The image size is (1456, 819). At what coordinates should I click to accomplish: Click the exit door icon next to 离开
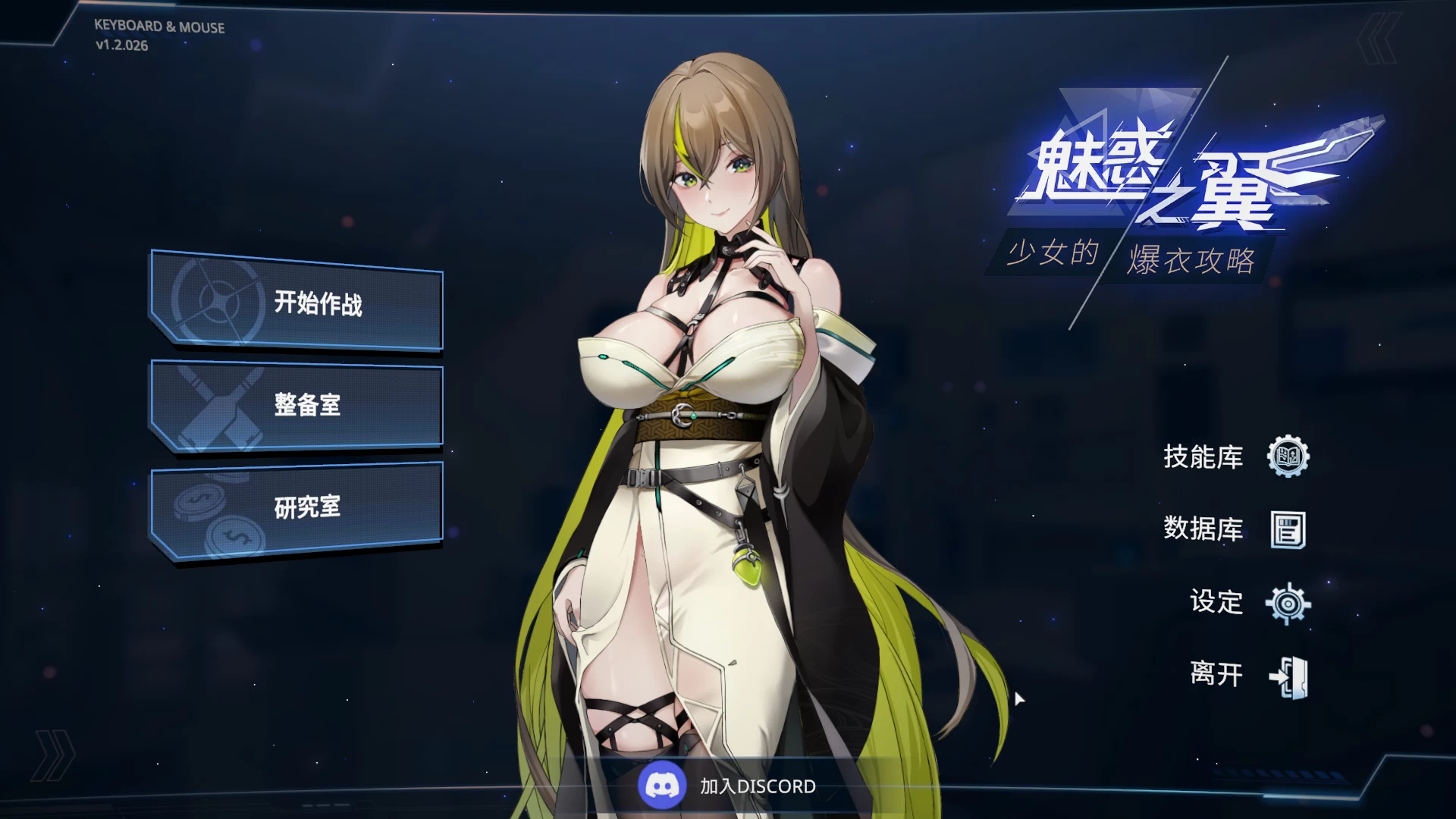click(1289, 676)
